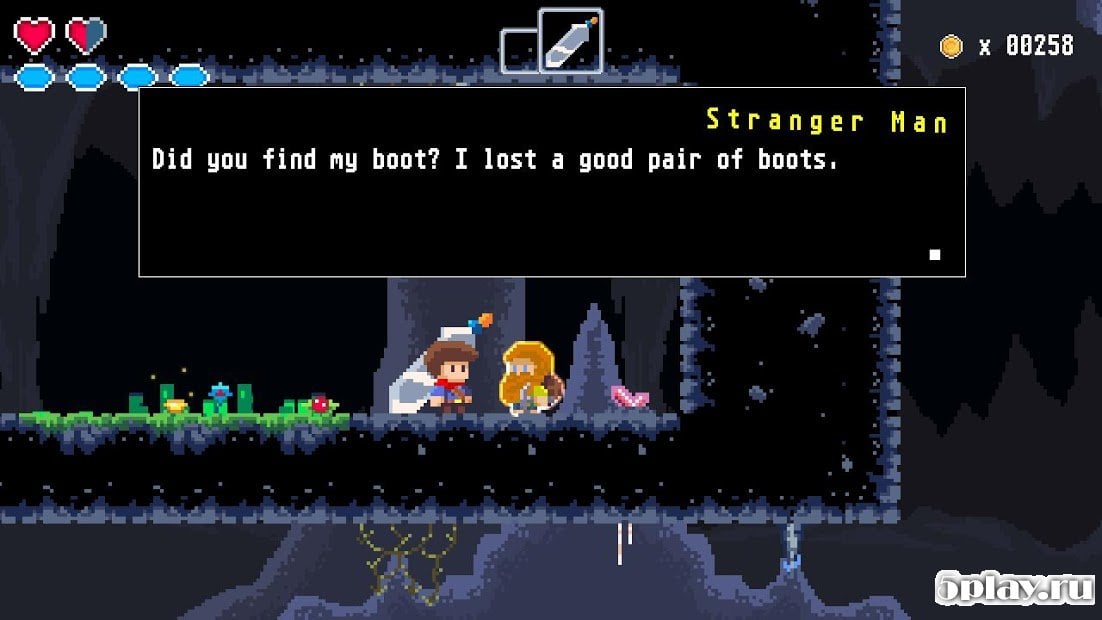The width and height of the screenshot is (1102, 620).
Task: Click the white square continue indicator
Action: point(935,255)
